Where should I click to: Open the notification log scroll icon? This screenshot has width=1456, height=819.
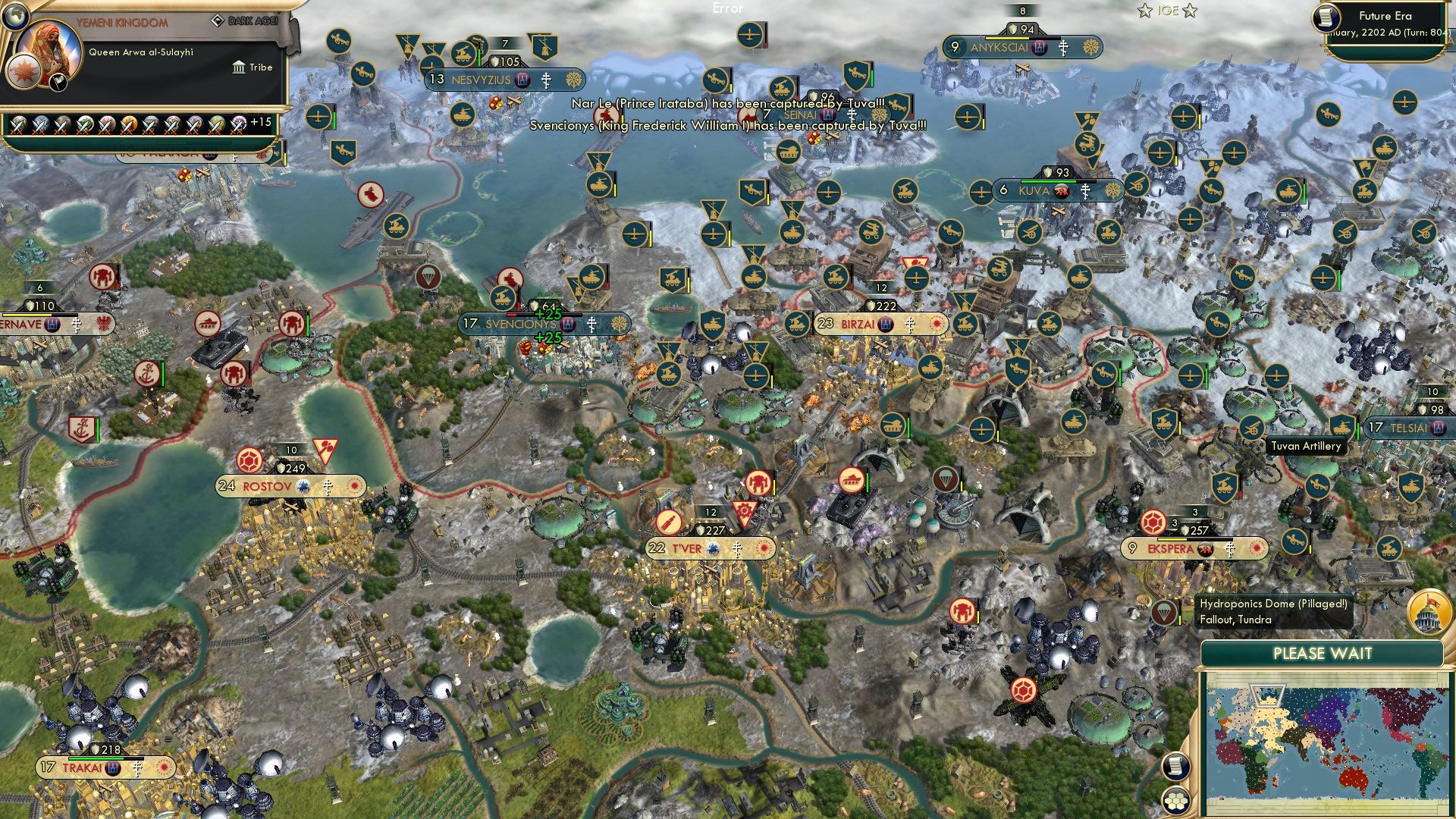[x=1175, y=767]
